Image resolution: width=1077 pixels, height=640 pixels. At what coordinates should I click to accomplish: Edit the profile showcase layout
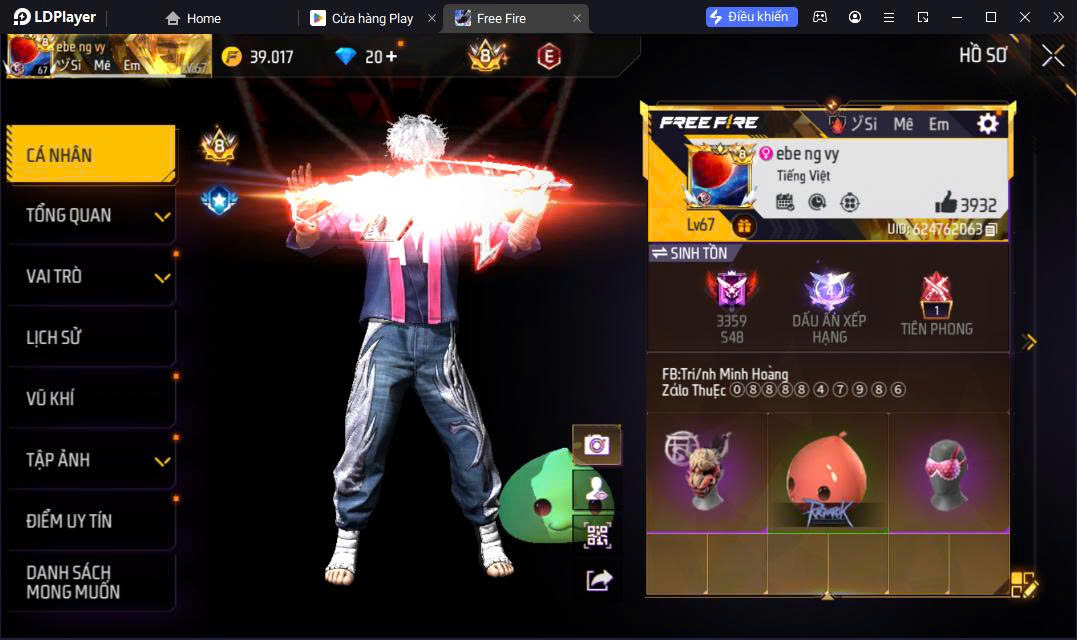tap(1024, 585)
